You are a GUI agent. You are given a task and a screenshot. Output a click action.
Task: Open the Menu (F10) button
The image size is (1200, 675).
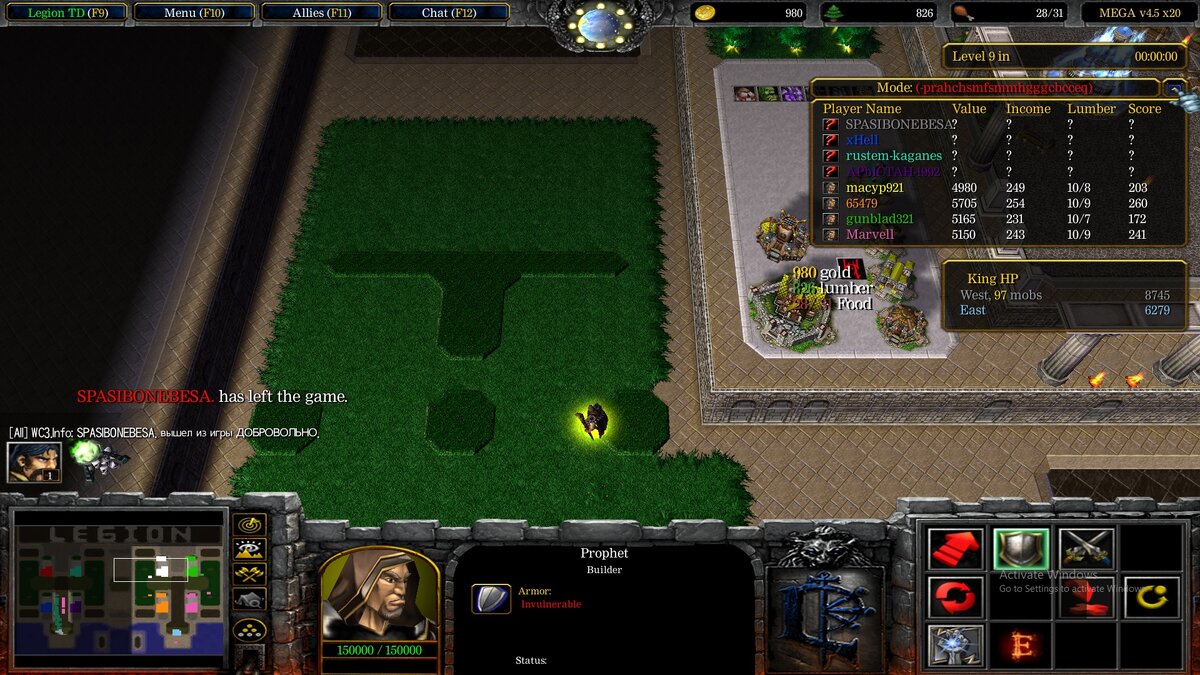pyautogui.click(x=193, y=13)
